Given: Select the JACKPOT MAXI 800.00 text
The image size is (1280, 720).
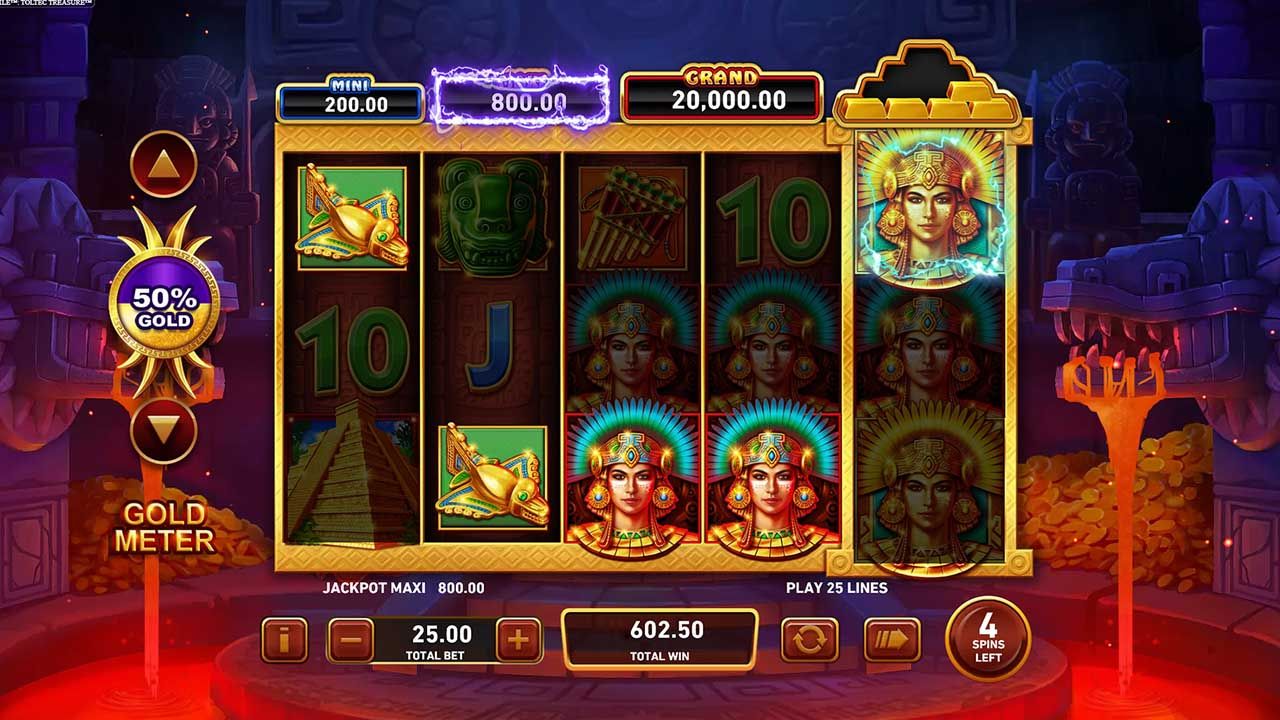Looking at the screenshot, I should (402, 588).
